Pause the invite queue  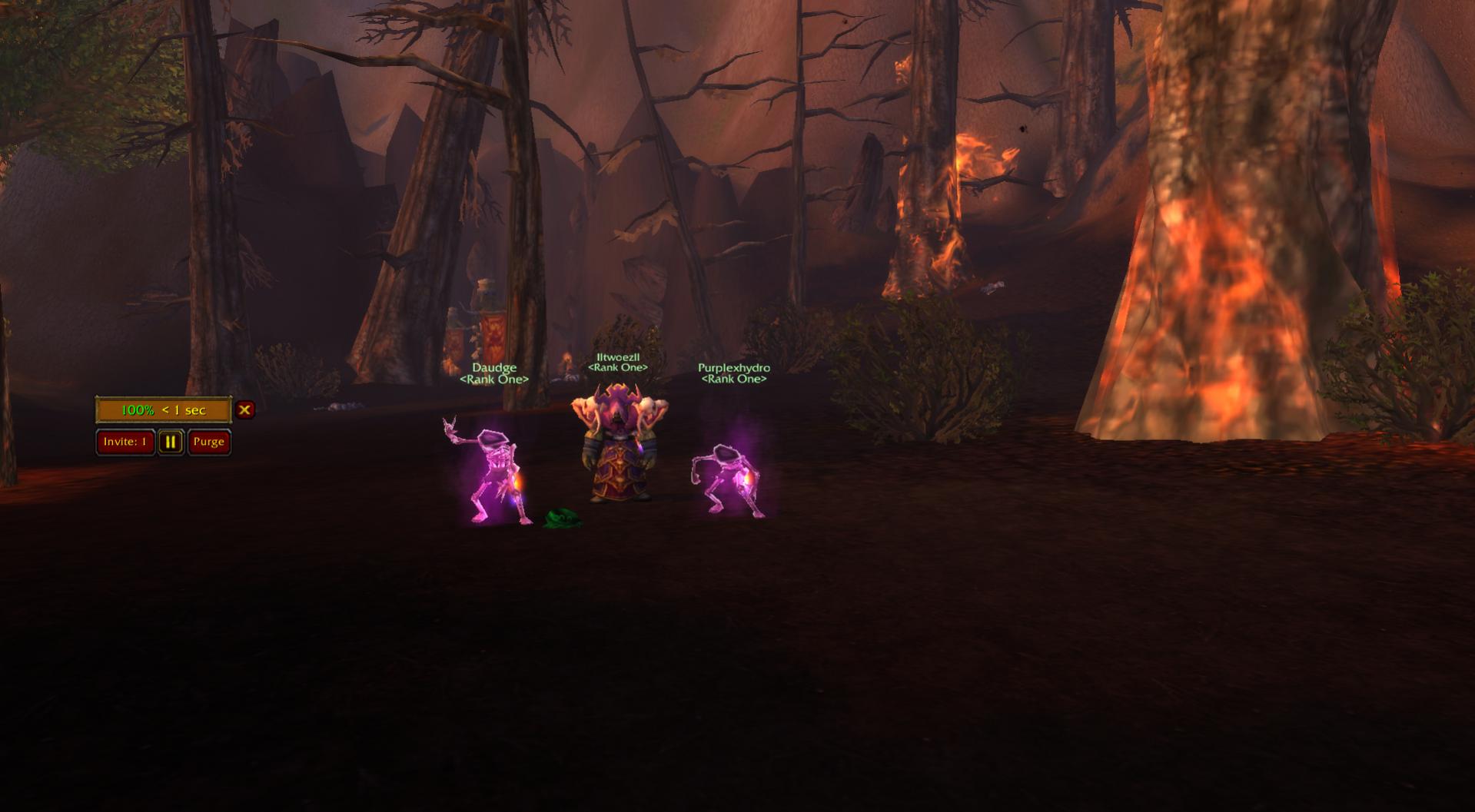coord(171,442)
